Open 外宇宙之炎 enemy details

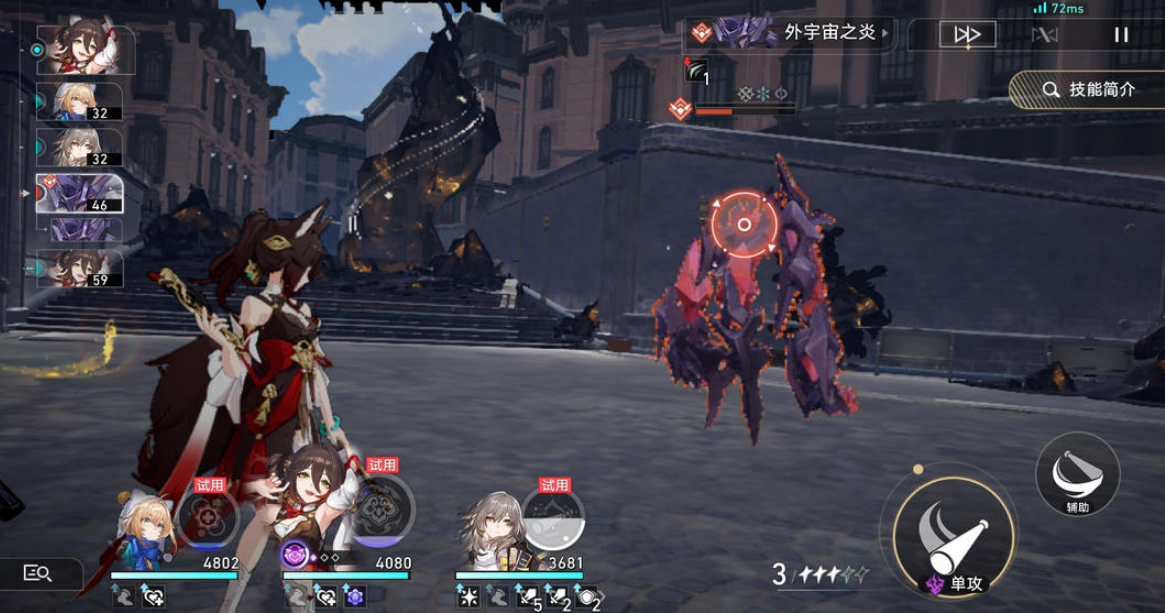click(789, 33)
